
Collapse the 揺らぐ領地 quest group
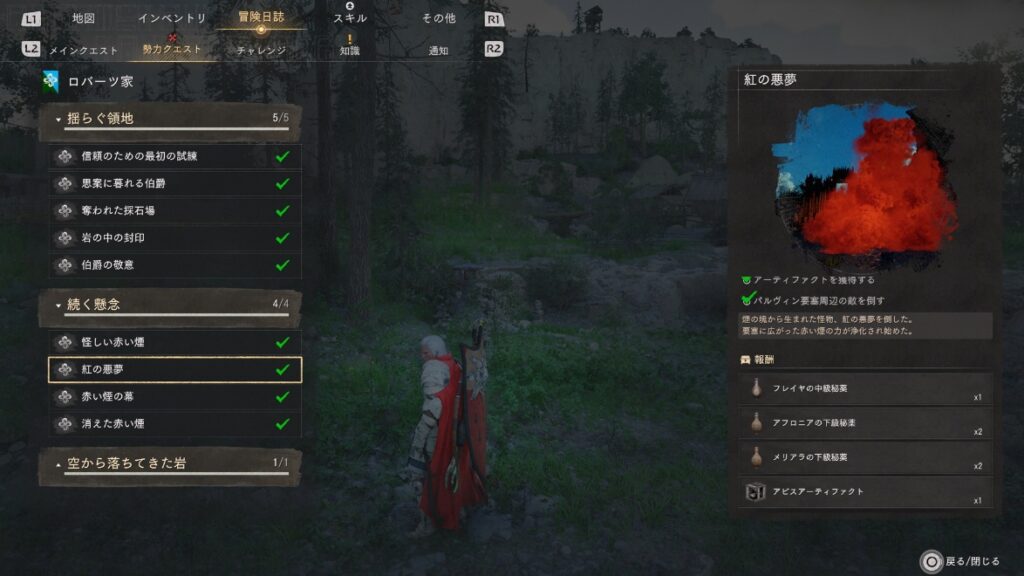point(170,119)
